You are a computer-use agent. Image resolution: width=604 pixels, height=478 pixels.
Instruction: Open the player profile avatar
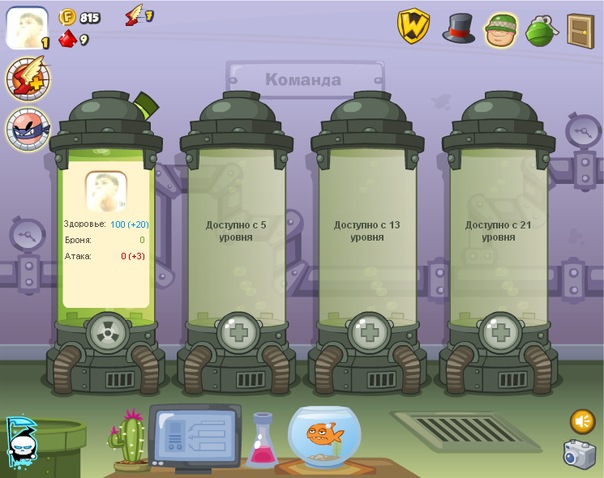point(28,27)
